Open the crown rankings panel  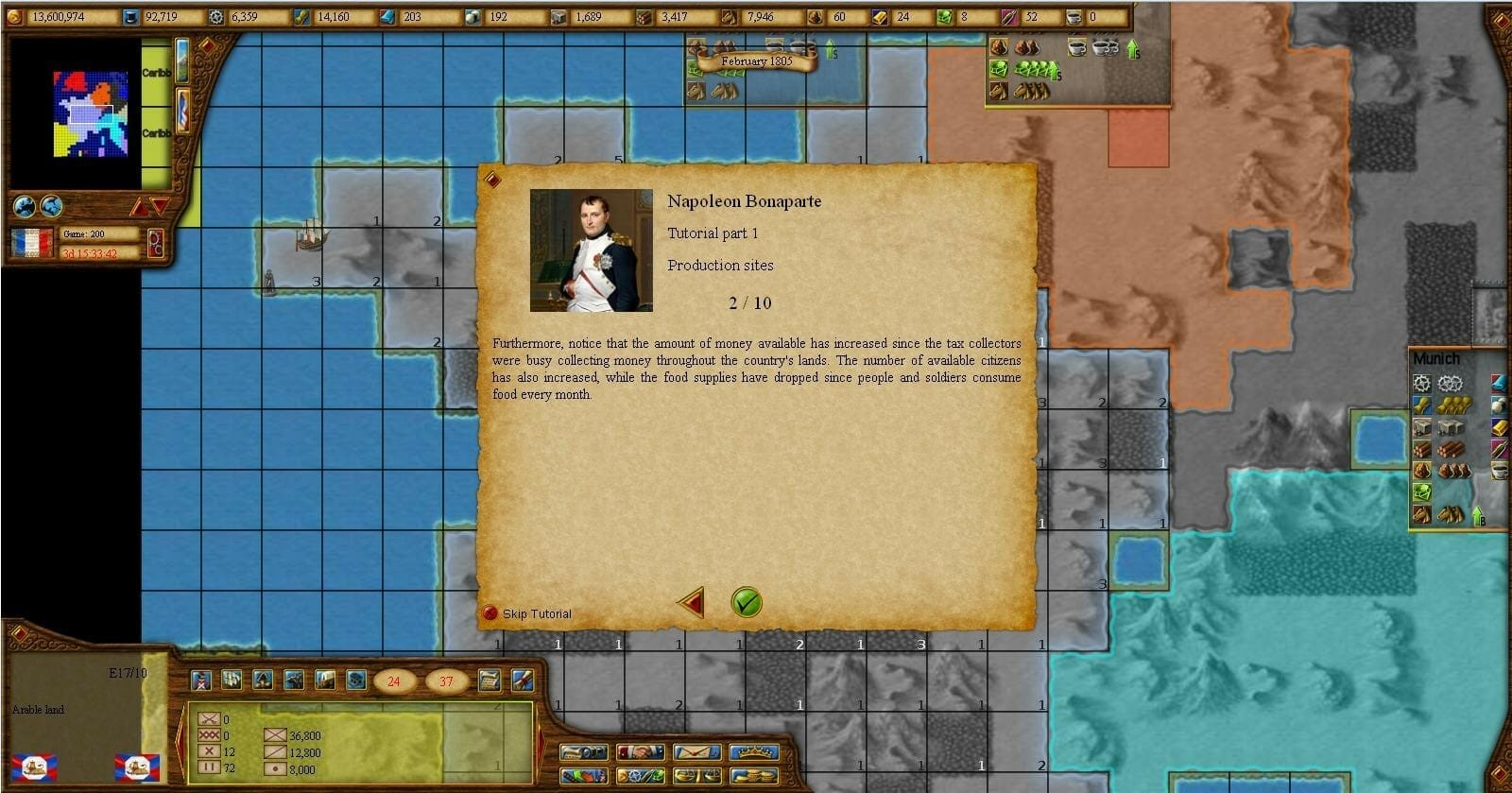(754, 753)
